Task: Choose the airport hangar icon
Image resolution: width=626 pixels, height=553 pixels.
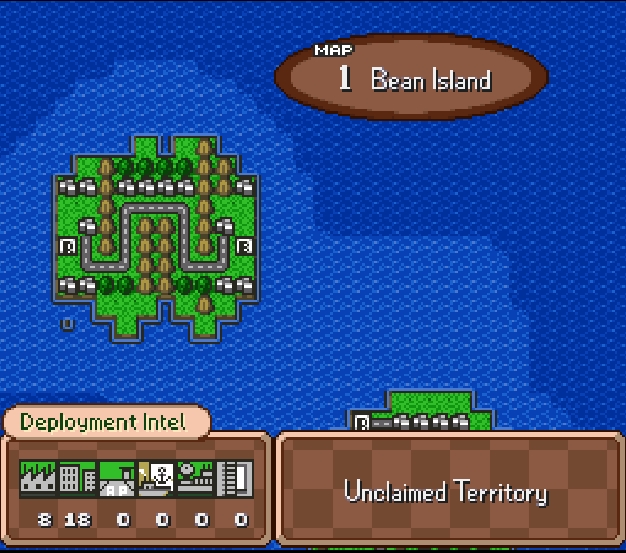Action: pos(117,479)
